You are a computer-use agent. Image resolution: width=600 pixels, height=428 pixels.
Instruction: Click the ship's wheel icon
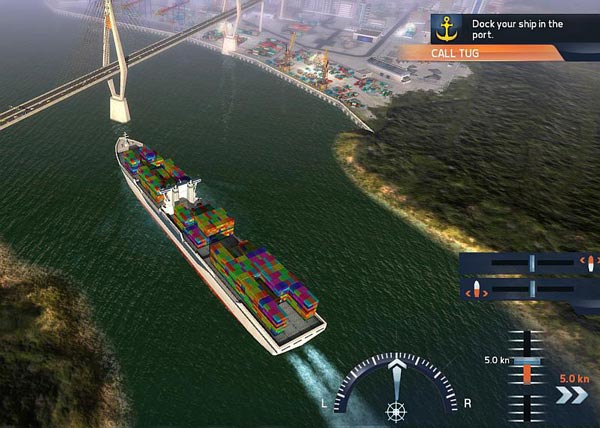395,409
